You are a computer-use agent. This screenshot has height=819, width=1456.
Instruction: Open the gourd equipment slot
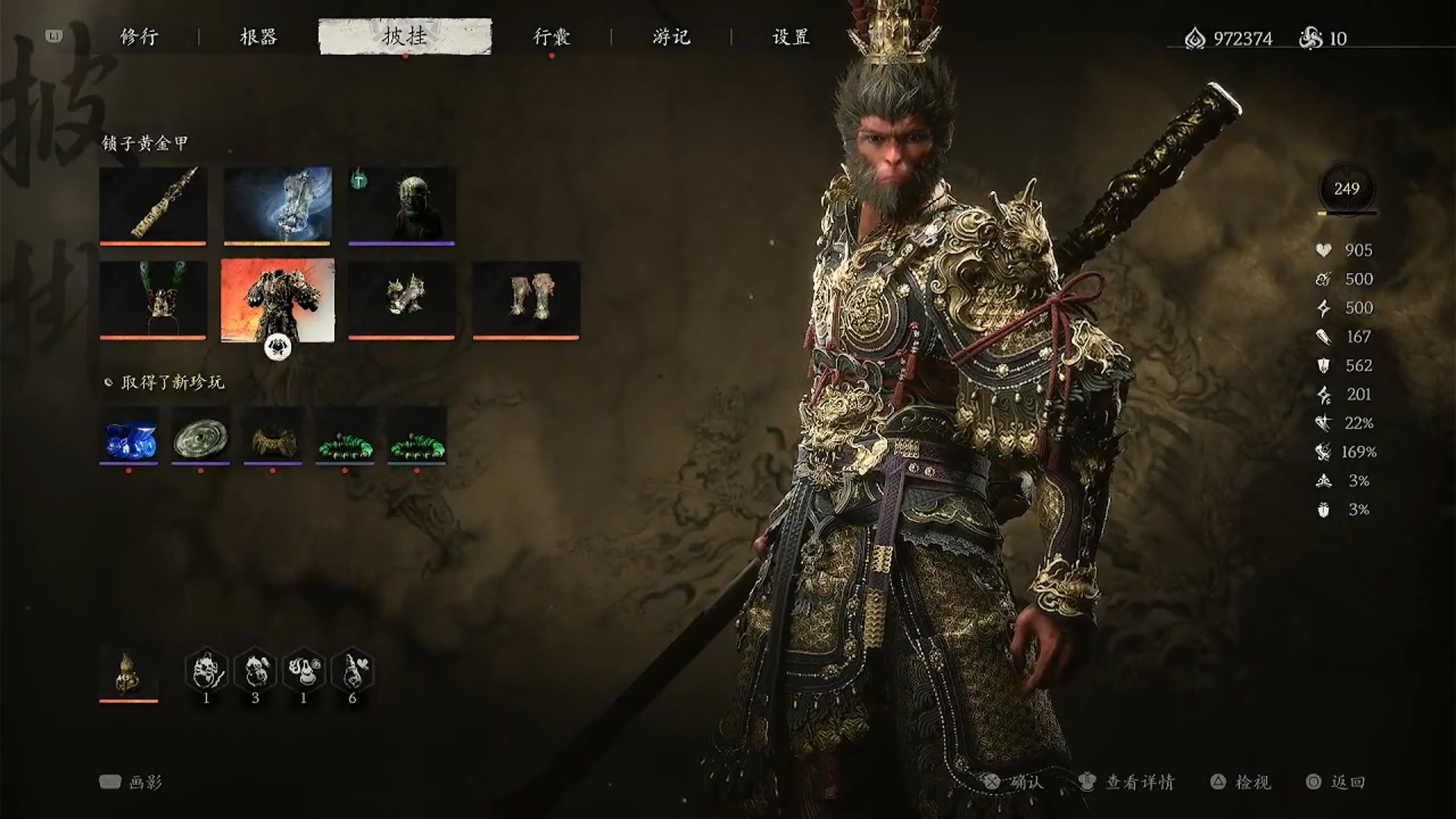click(129, 673)
